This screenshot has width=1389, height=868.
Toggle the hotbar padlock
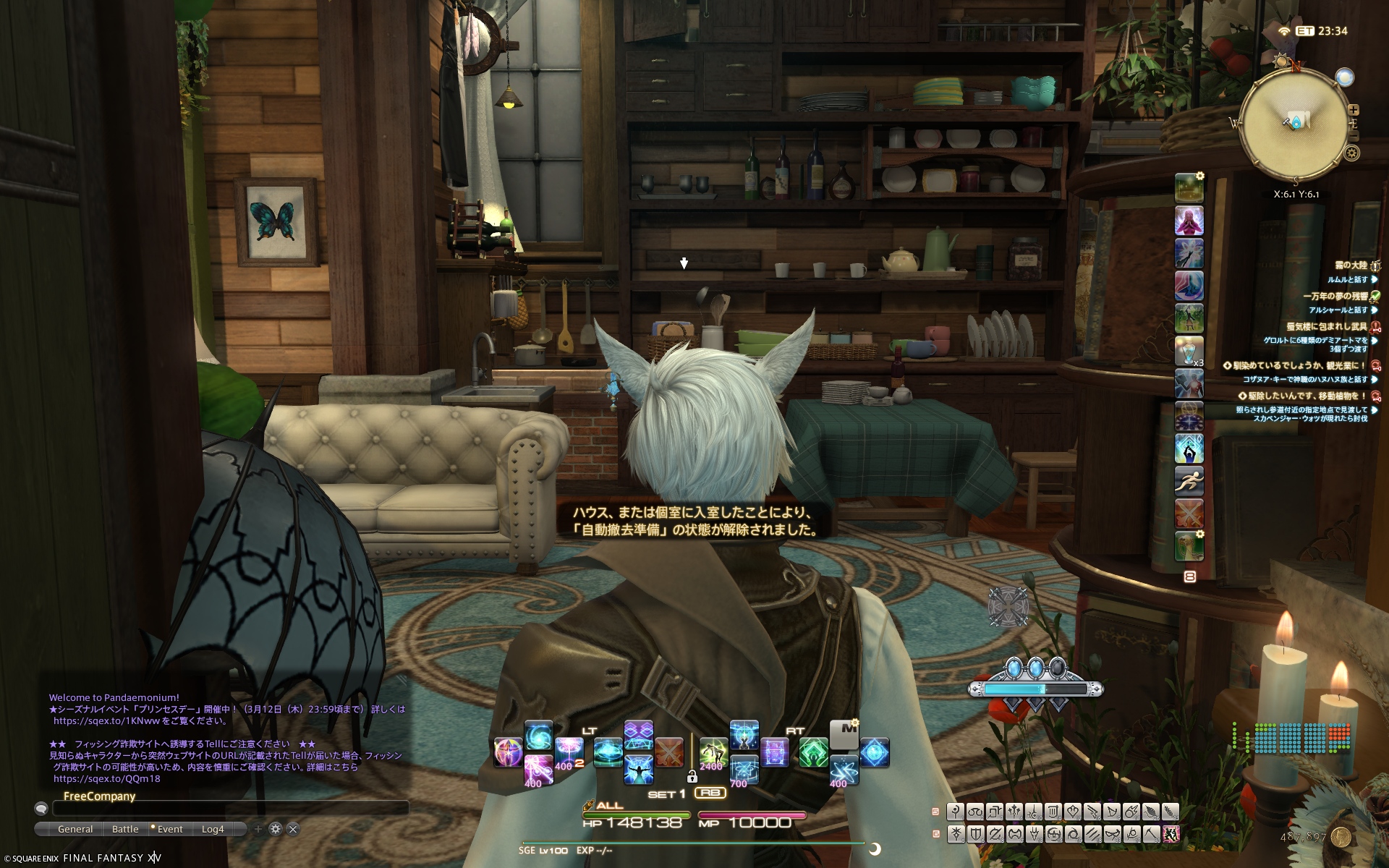pyautogui.click(x=692, y=777)
